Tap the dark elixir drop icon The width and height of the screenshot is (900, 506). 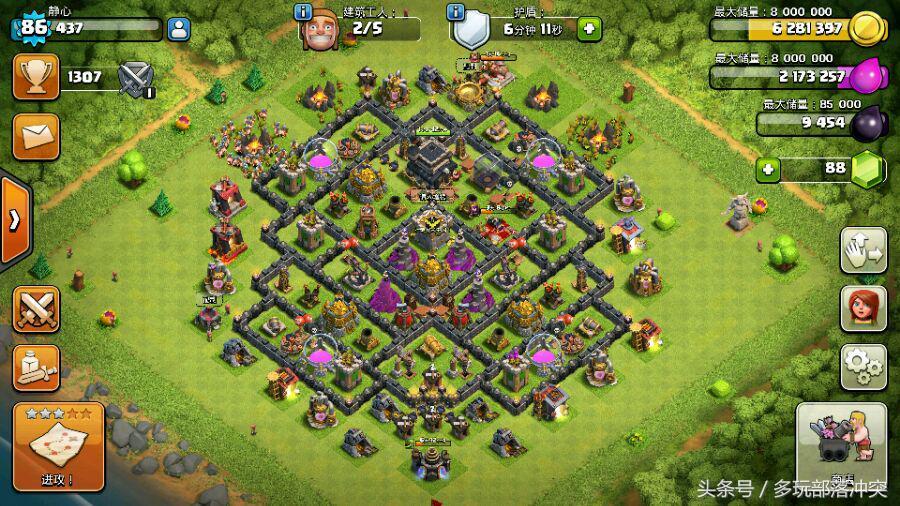tap(866, 122)
